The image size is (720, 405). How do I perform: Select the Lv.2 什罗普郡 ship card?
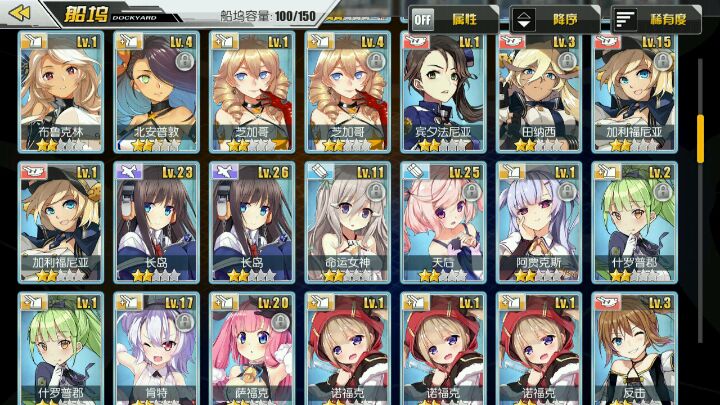coord(634,221)
